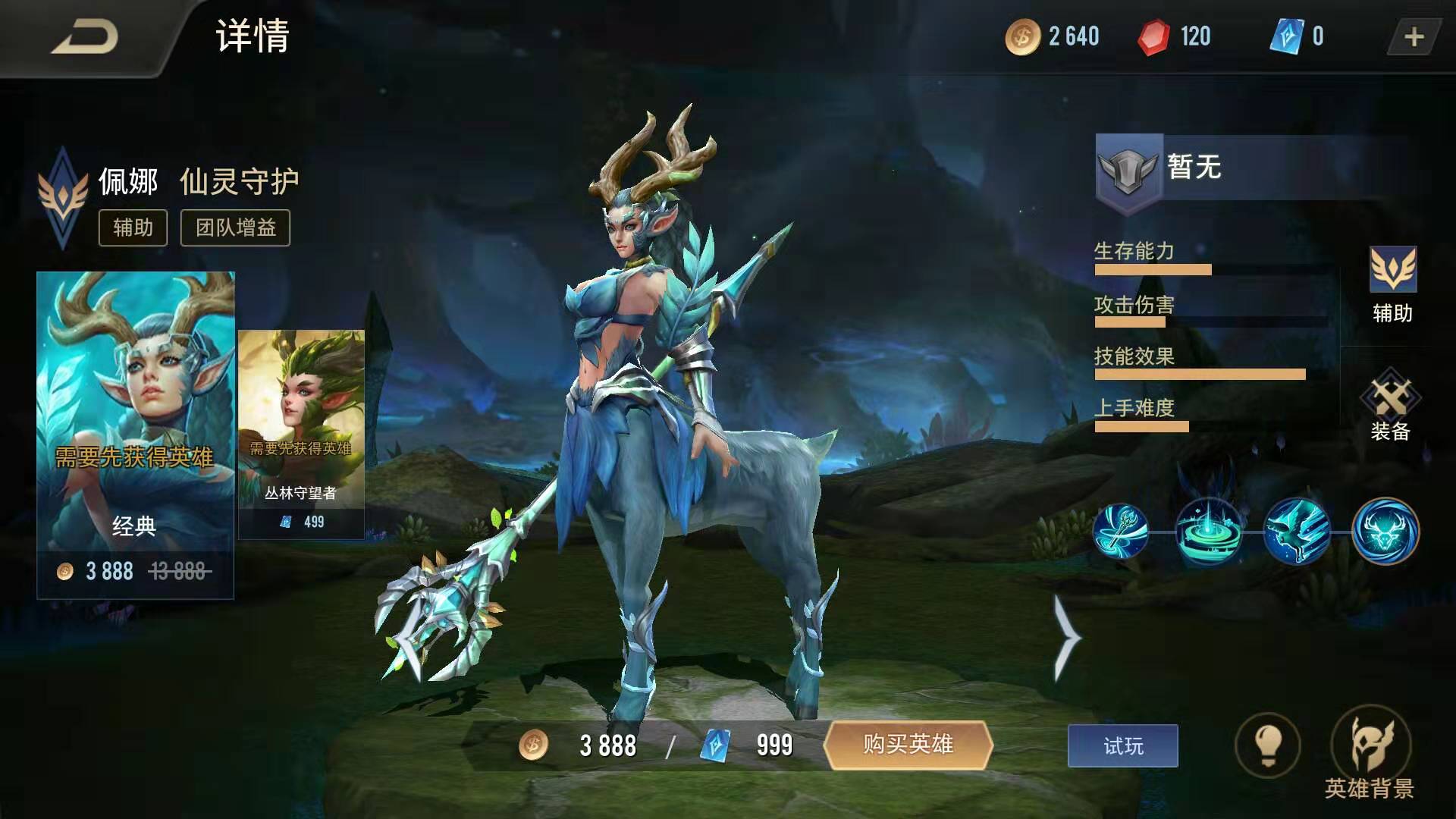Start a trial with 试玩
This screenshot has width=1456, height=819.
[x=1122, y=746]
